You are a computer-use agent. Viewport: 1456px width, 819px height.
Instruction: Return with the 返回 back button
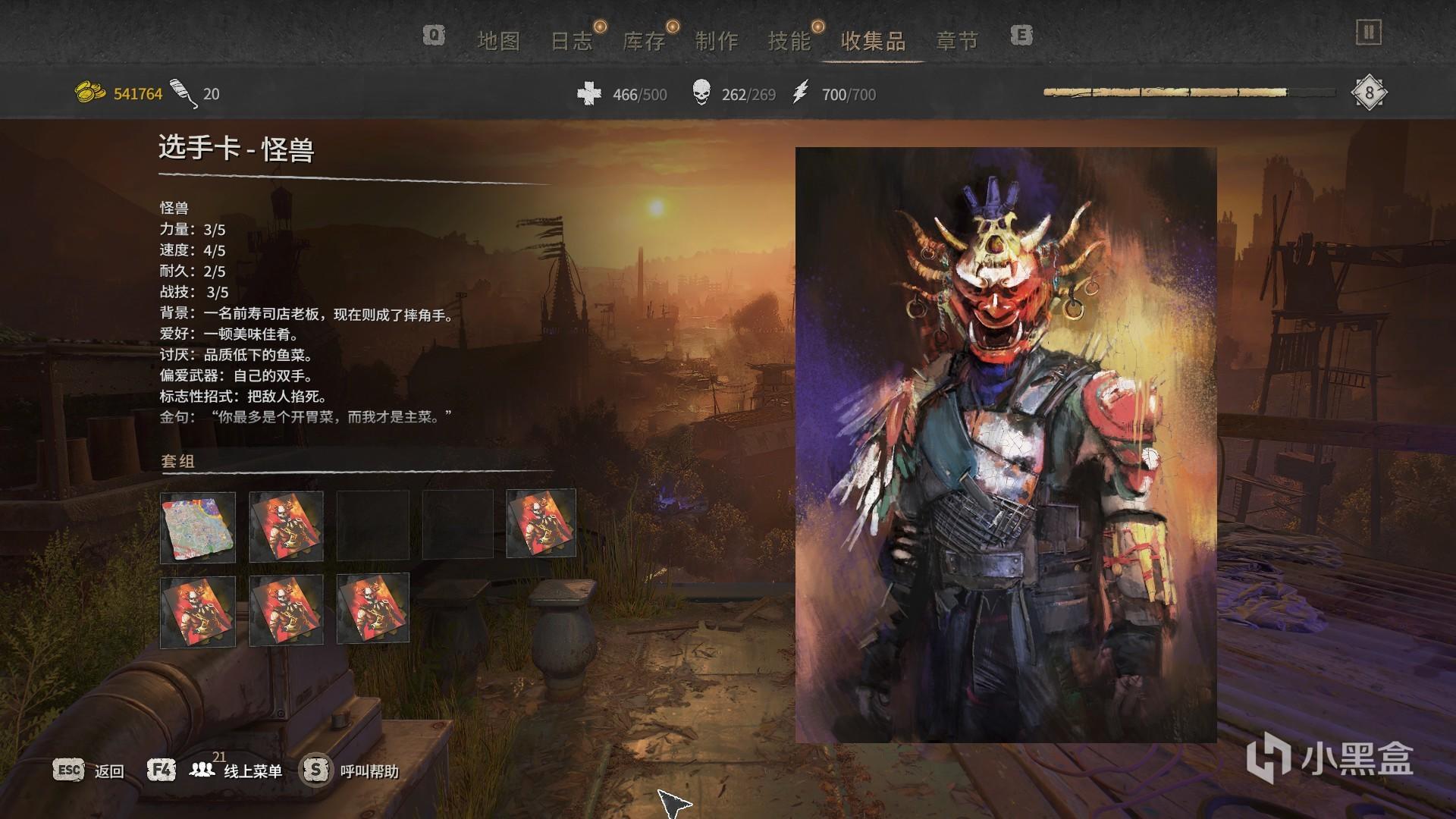point(89,770)
